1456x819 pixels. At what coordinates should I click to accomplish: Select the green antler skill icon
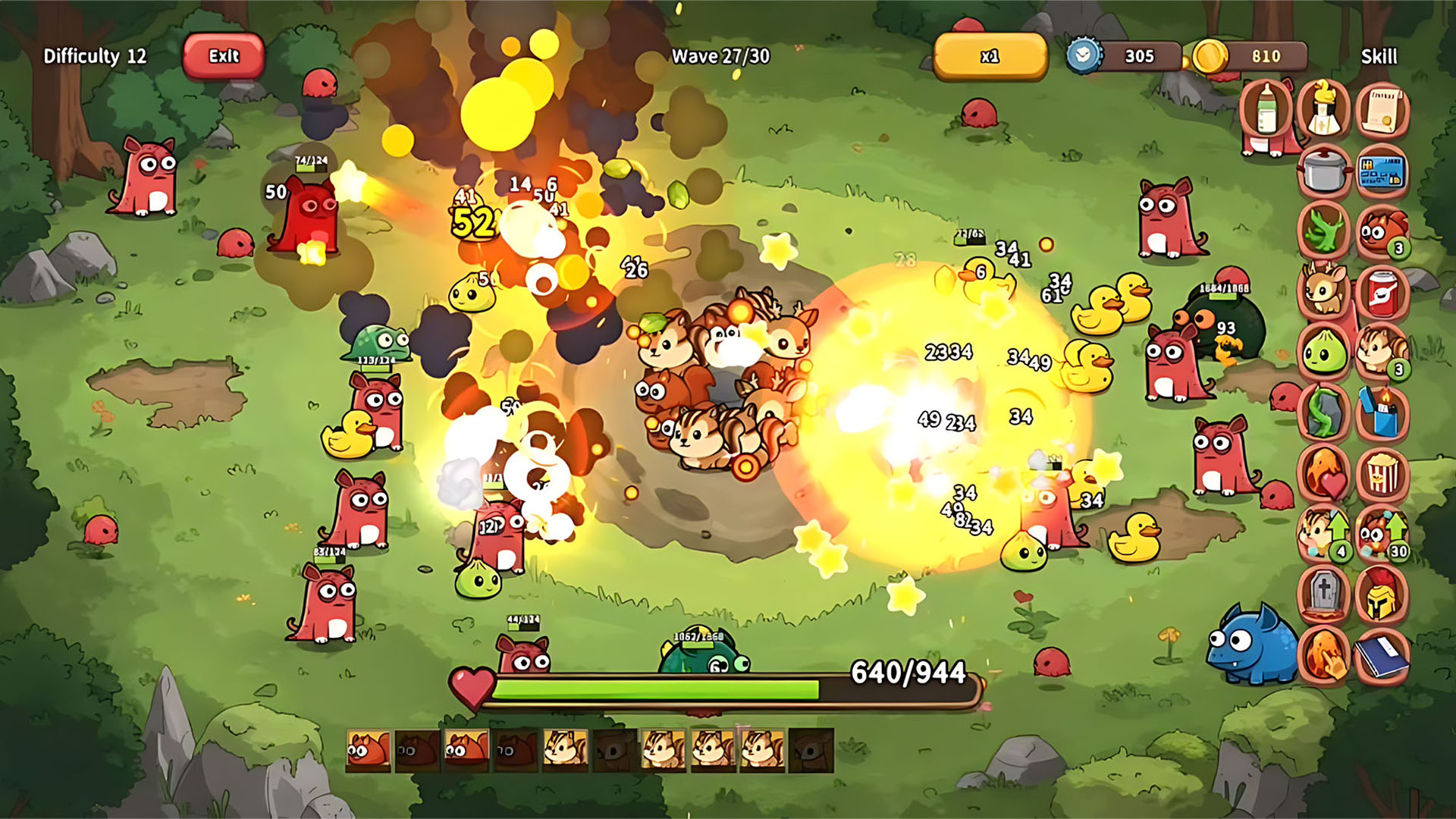click(1323, 231)
